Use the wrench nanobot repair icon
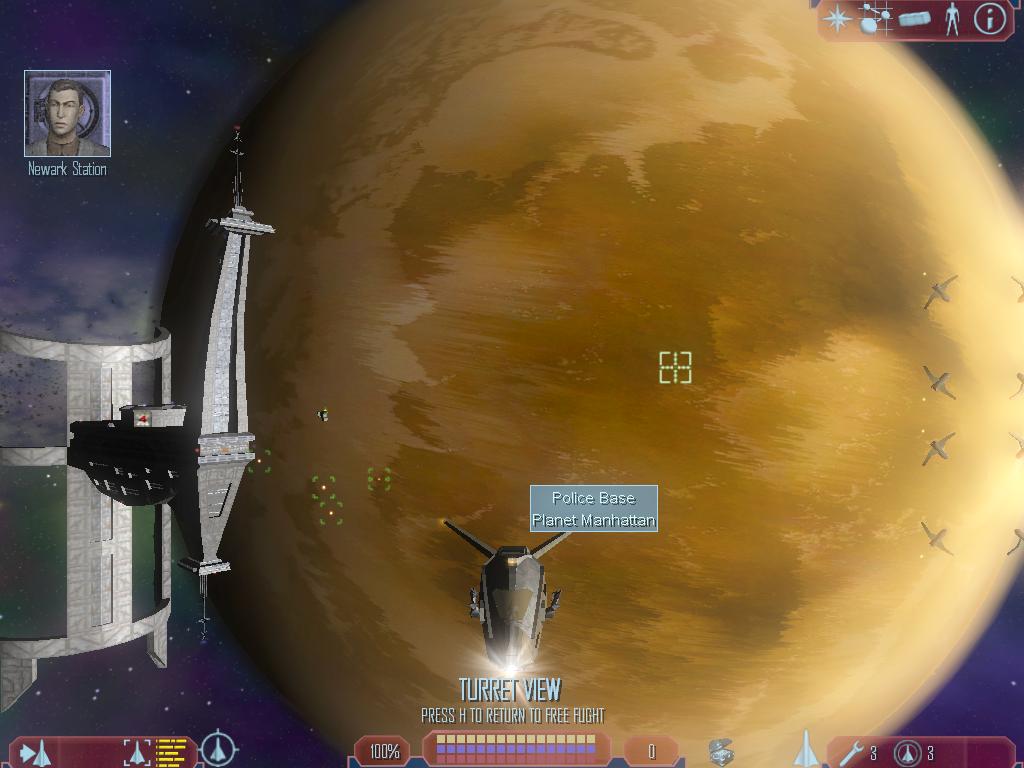 click(x=852, y=752)
